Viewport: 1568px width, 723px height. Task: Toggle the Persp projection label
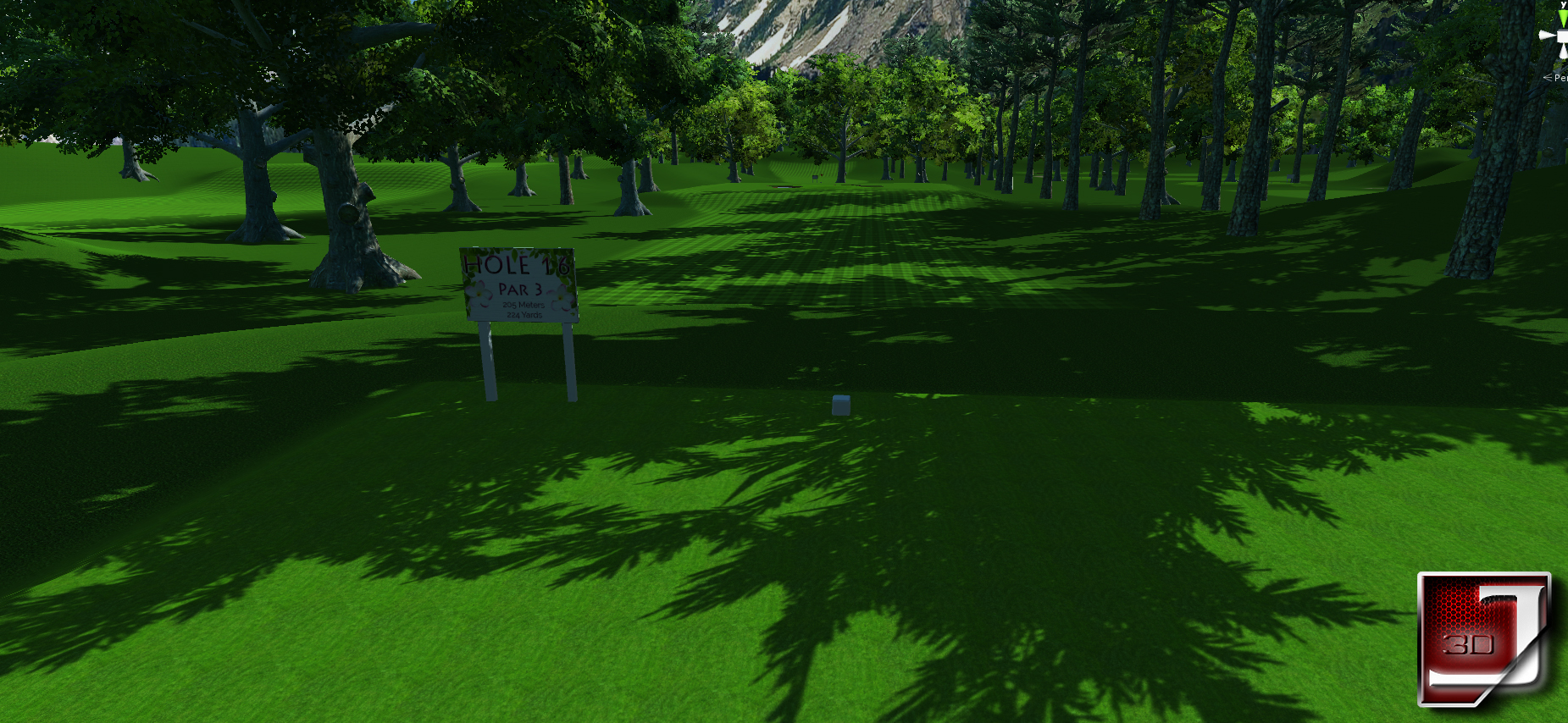tap(1559, 78)
